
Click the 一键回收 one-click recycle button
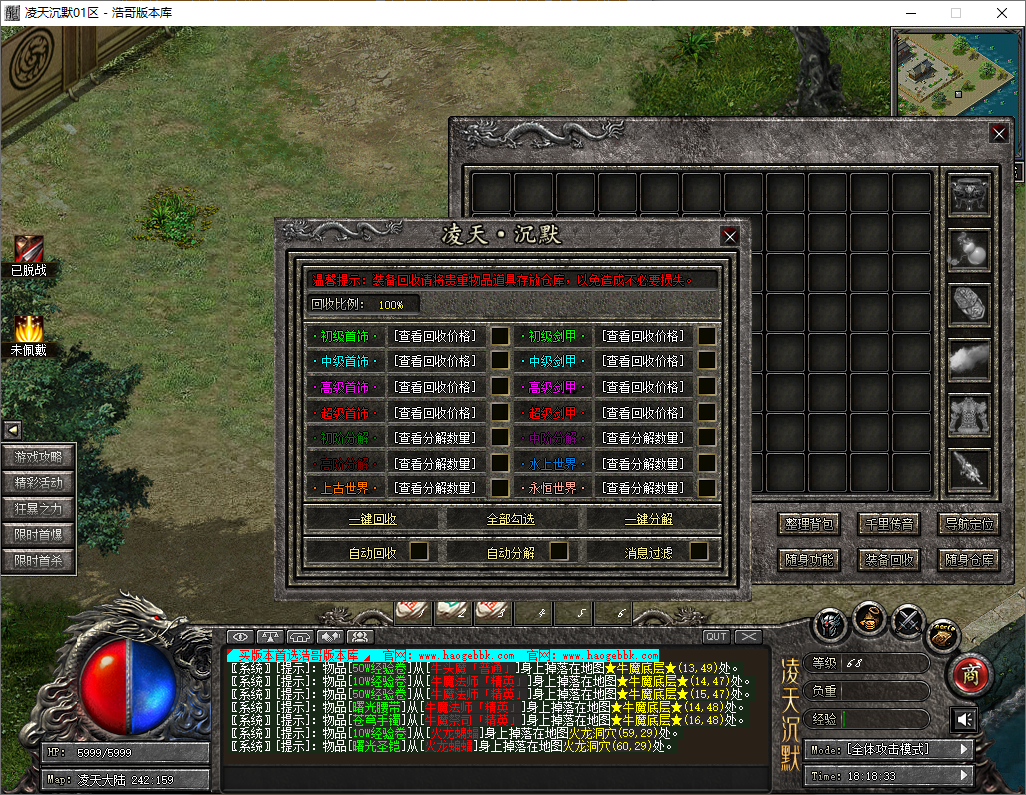tap(373, 519)
